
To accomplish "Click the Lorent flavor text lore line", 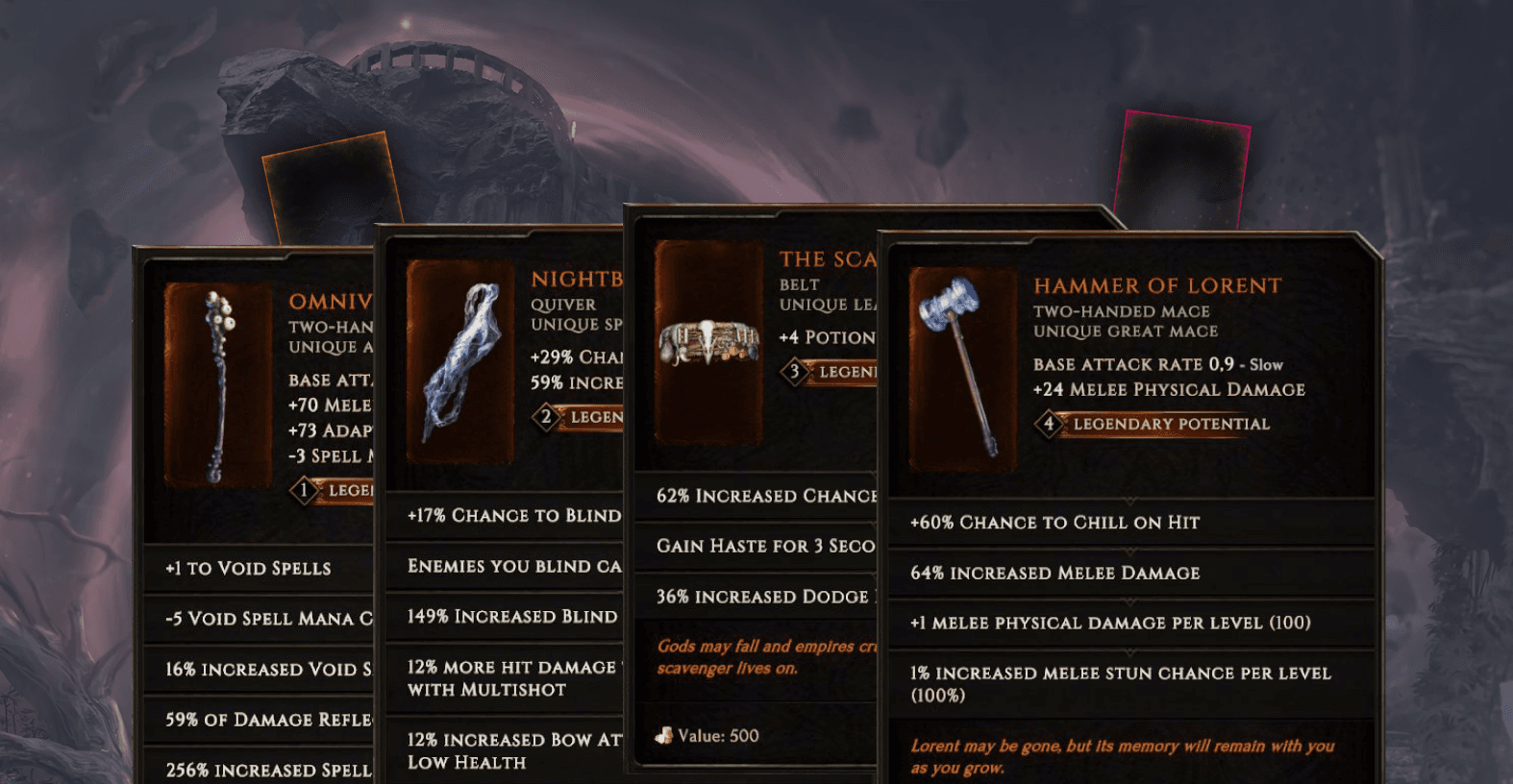I will pos(1123,755).
